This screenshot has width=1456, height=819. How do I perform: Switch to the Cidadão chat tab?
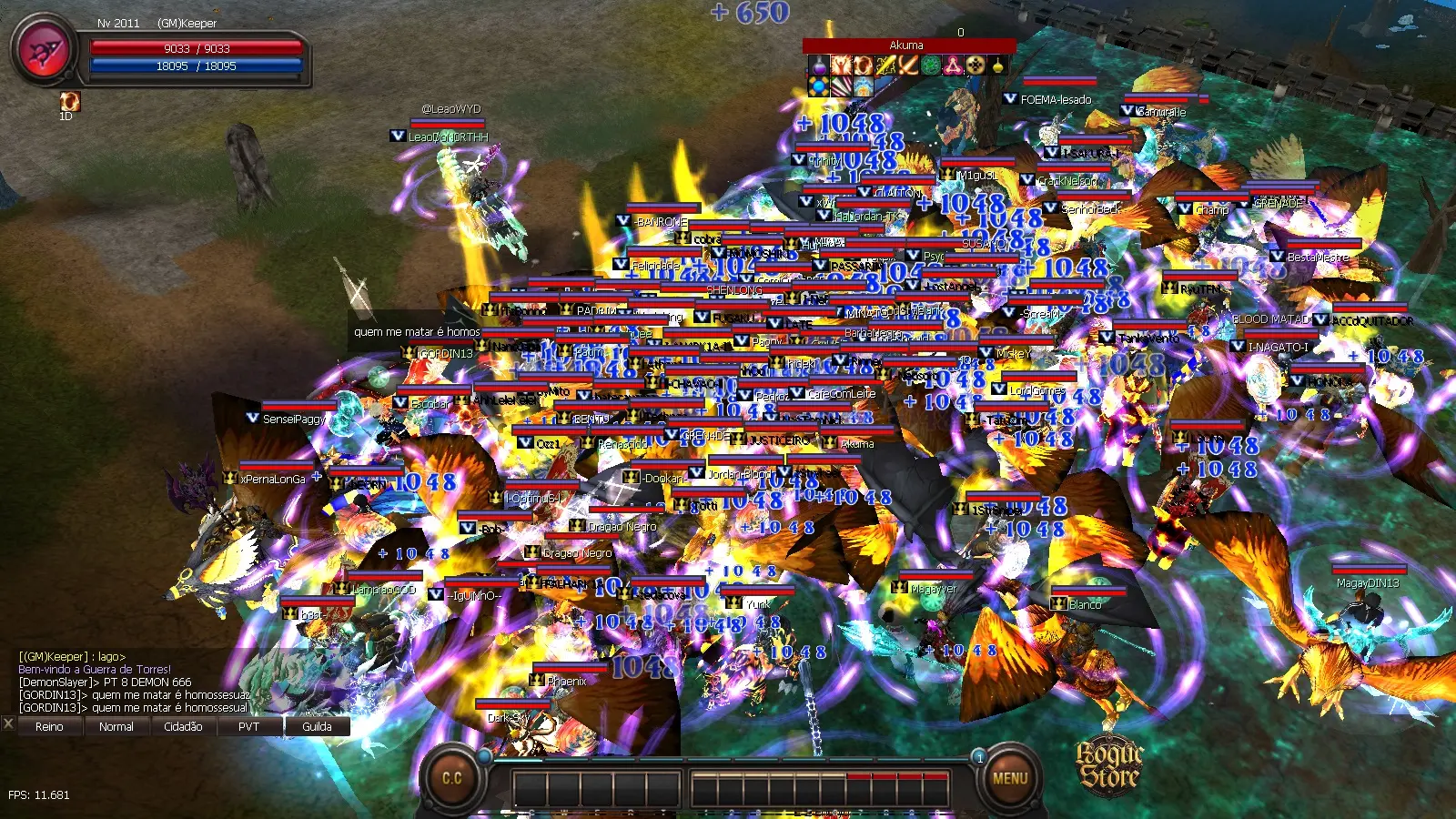pyautogui.click(x=183, y=726)
